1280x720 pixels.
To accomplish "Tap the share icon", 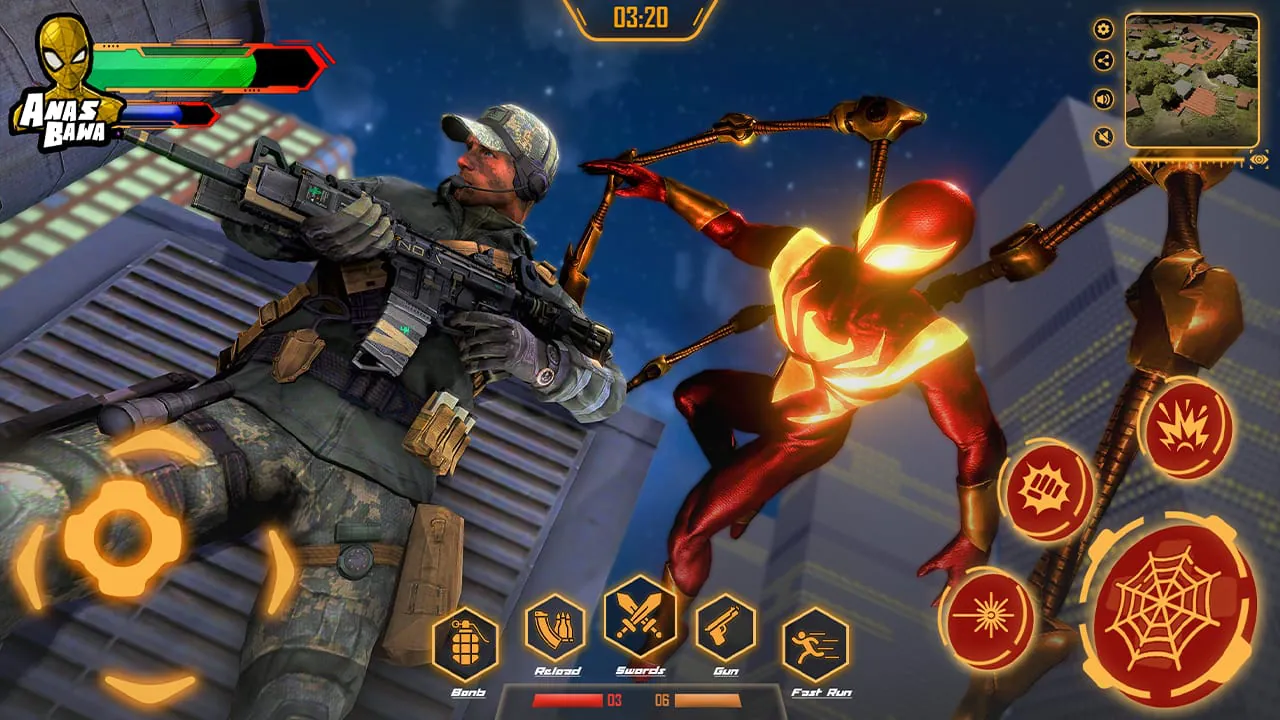I will point(1103,59).
